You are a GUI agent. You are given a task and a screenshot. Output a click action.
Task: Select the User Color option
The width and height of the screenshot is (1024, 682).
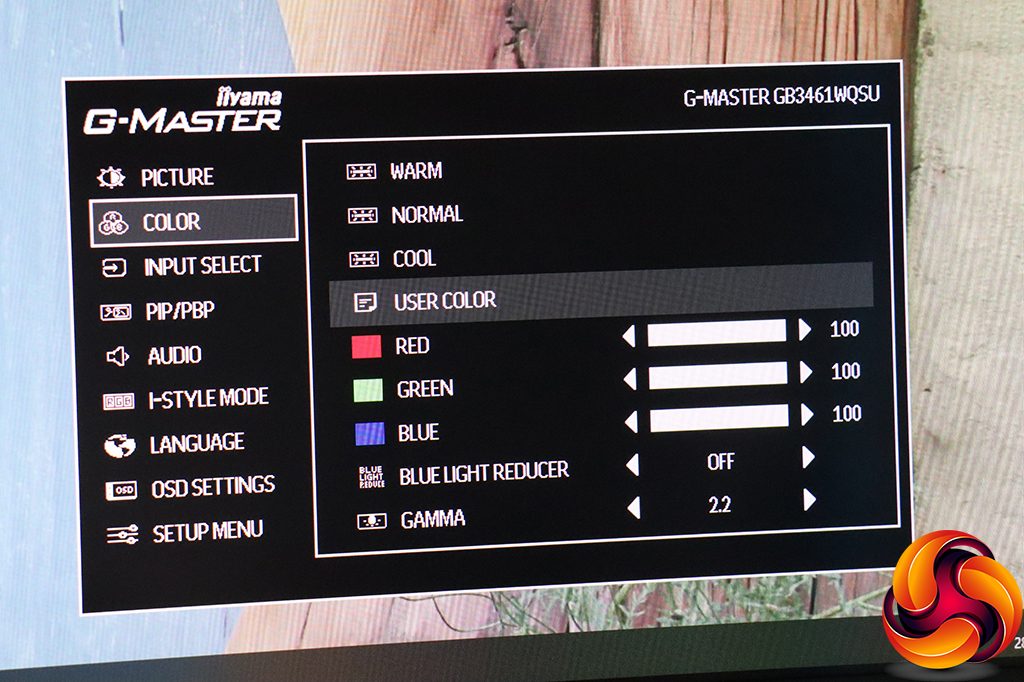pos(445,301)
